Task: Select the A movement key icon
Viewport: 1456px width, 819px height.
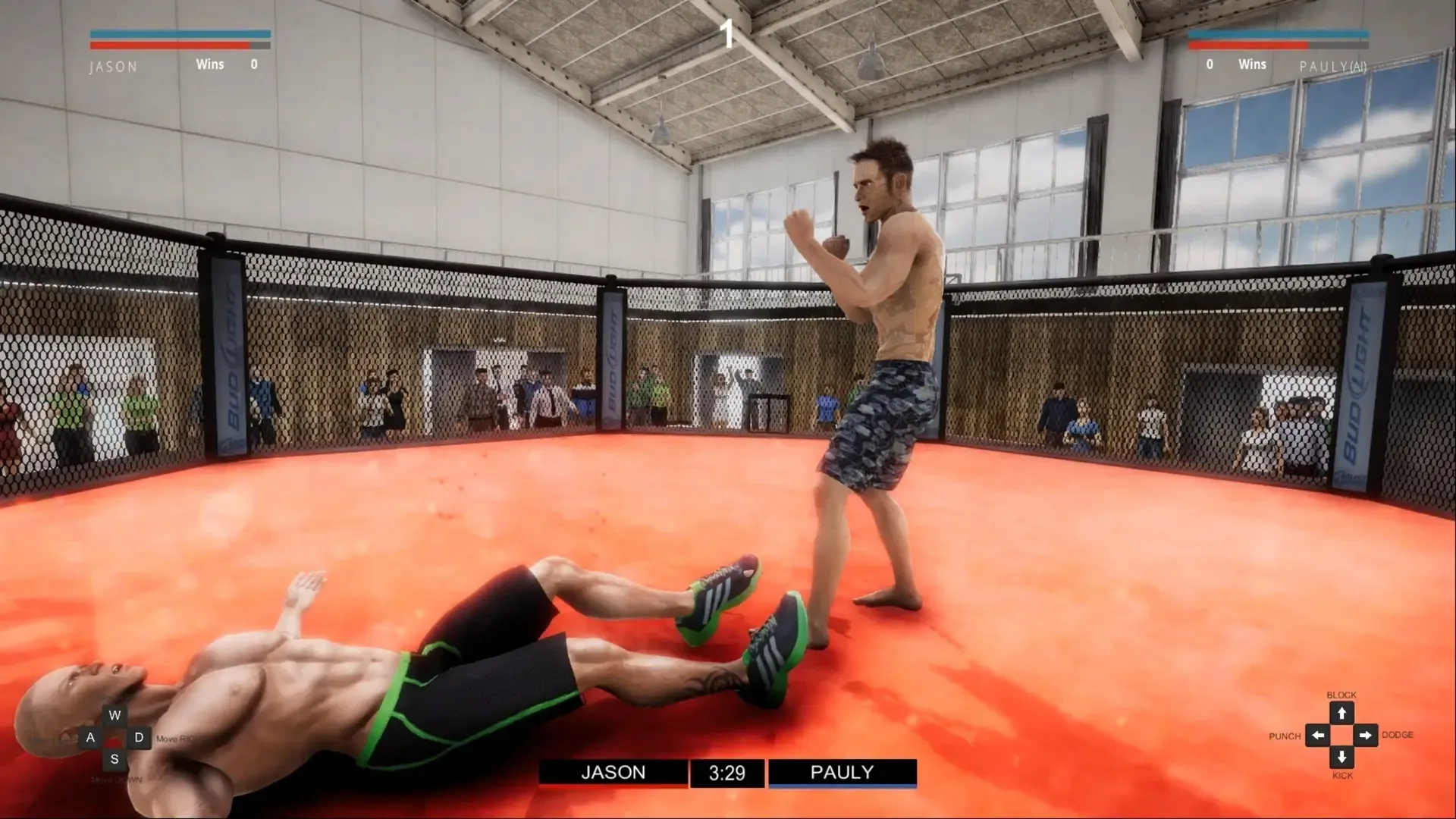Action: coord(90,736)
